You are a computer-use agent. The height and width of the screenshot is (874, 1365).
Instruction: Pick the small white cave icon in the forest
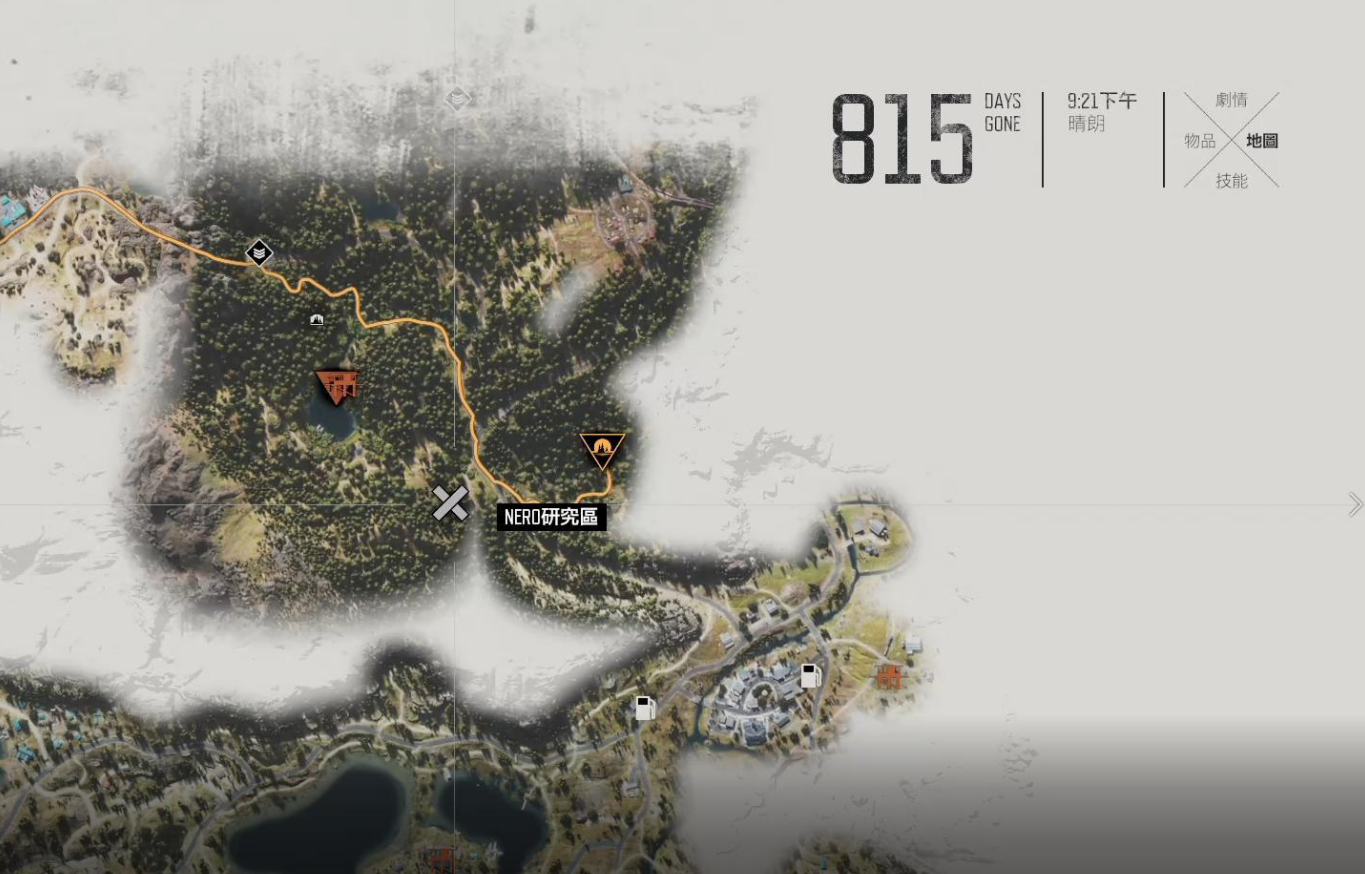point(317,320)
